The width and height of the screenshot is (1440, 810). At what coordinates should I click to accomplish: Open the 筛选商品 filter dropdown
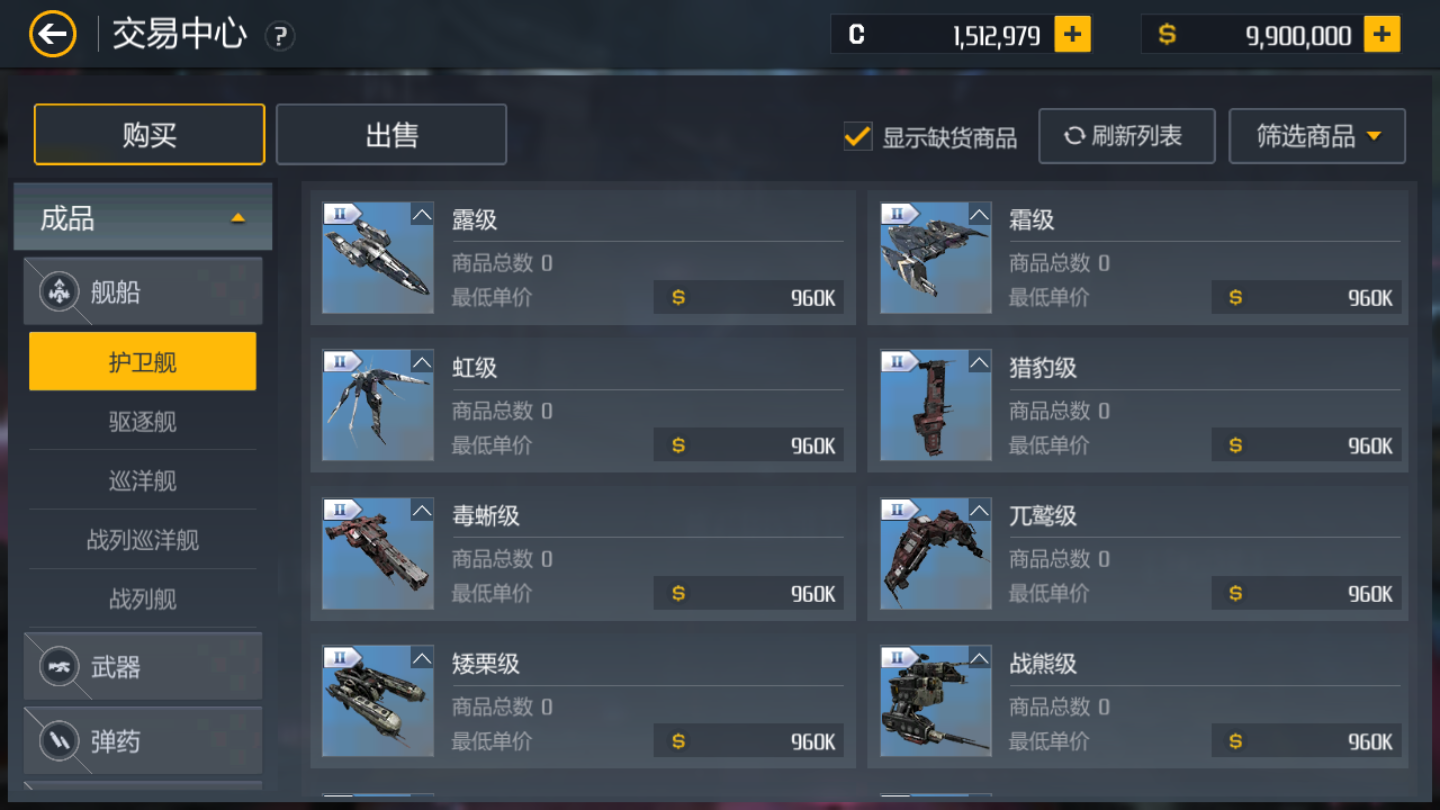click(1317, 136)
